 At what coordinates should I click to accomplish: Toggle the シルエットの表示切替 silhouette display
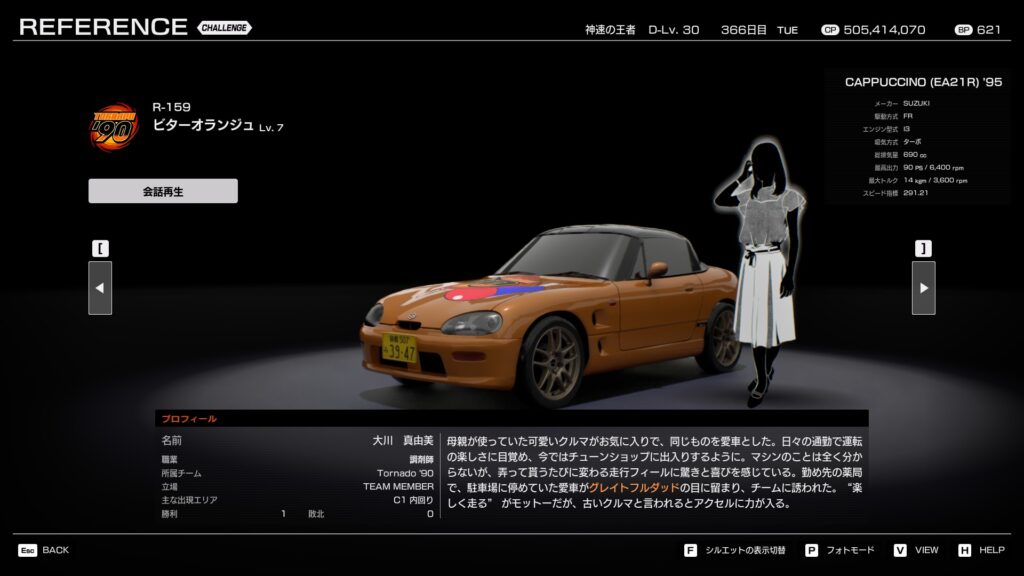[736, 550]
